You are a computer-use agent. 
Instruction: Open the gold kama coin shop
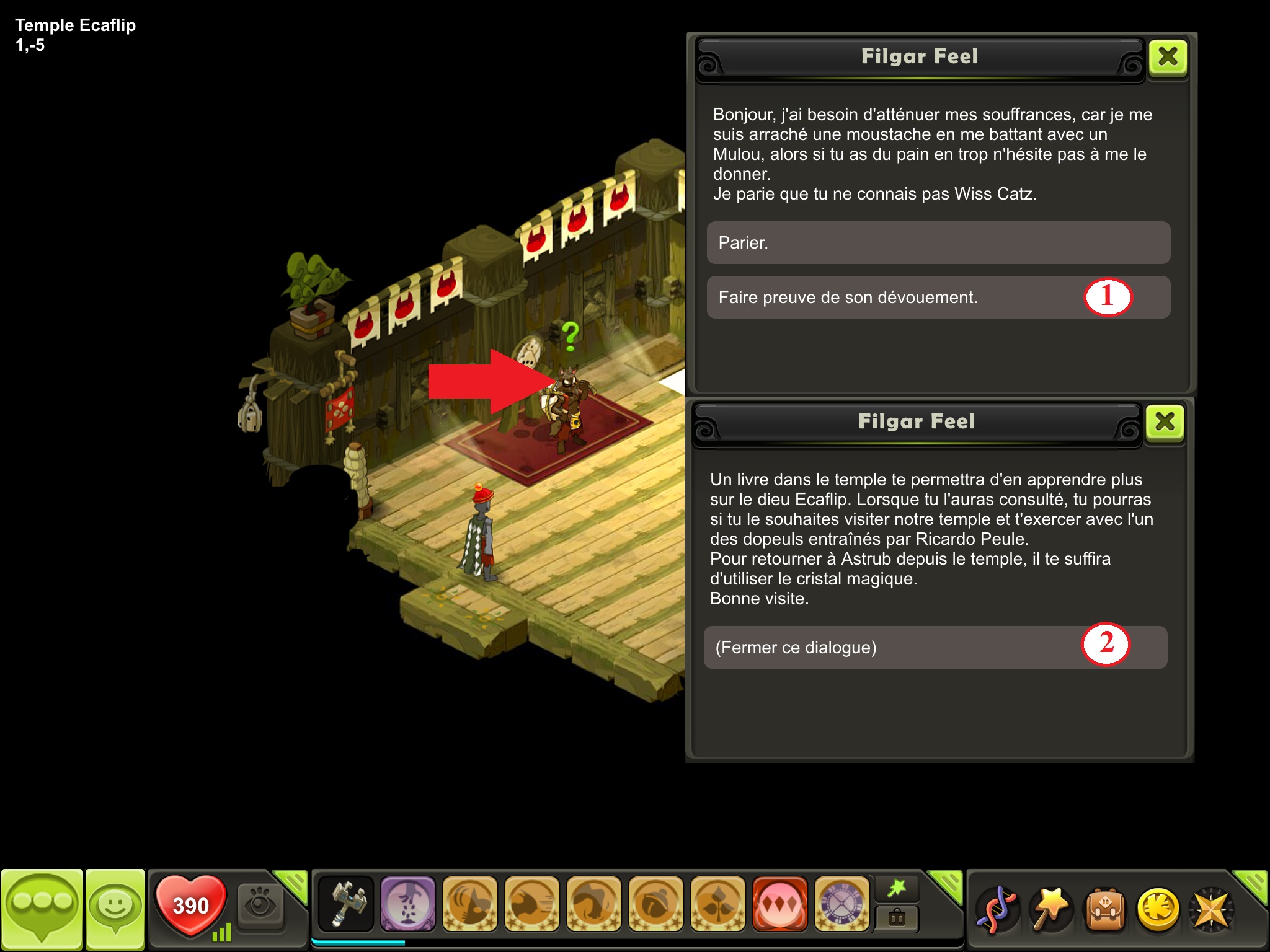[x=1157, y=909]
